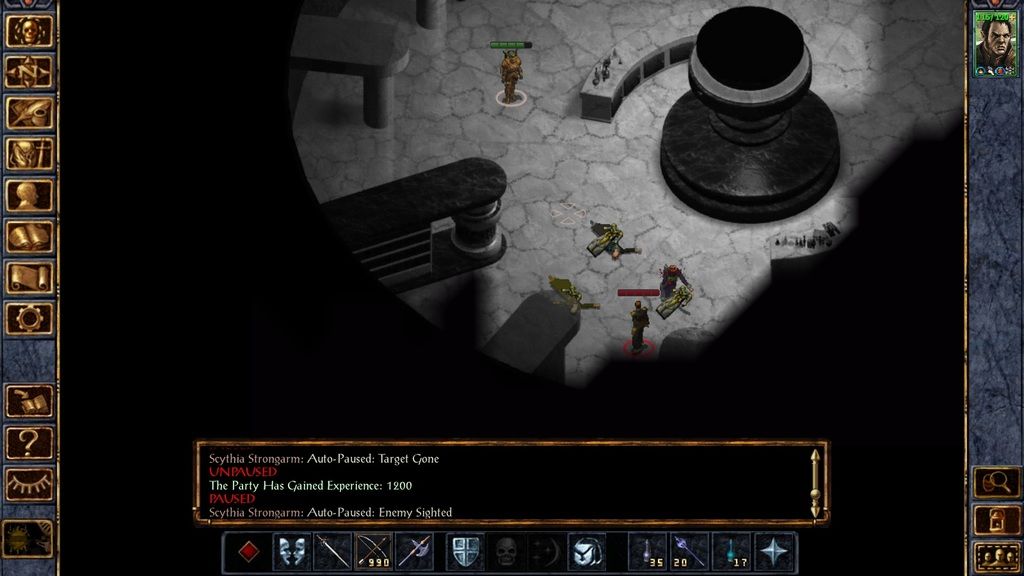This screenshot has height=576, width=1024.
Task: Open the four-point star special abilities
Action: pyautogui.click(x=774, y=552)
